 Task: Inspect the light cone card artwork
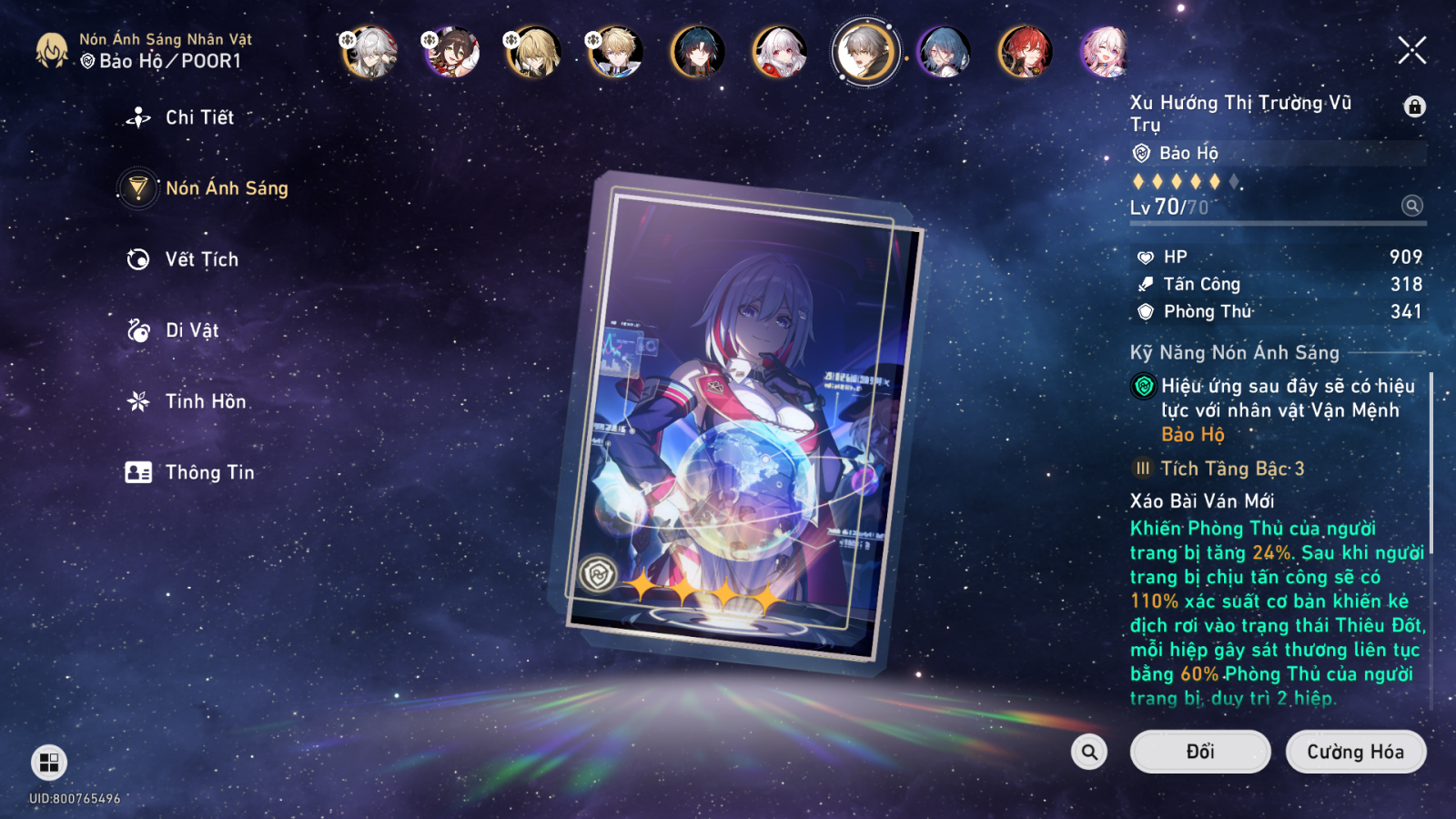coord(737,419)
